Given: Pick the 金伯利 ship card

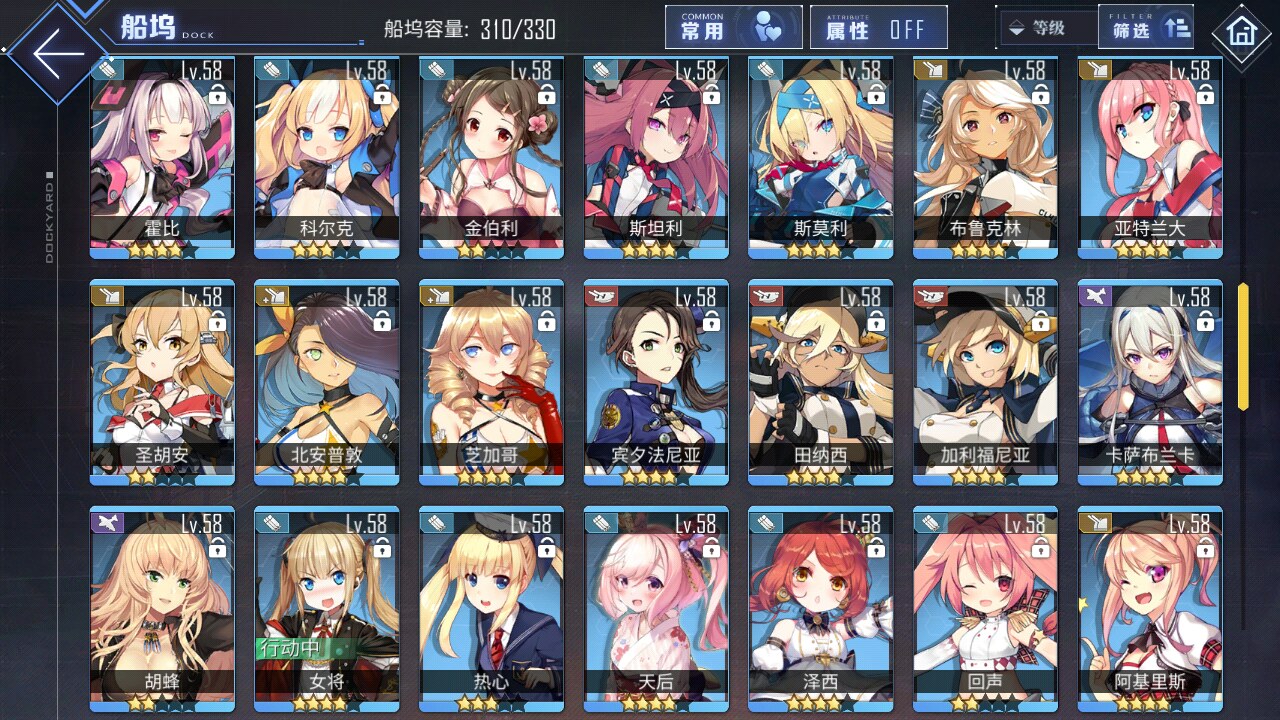Looking at the screenshot, I should [491, 155].
